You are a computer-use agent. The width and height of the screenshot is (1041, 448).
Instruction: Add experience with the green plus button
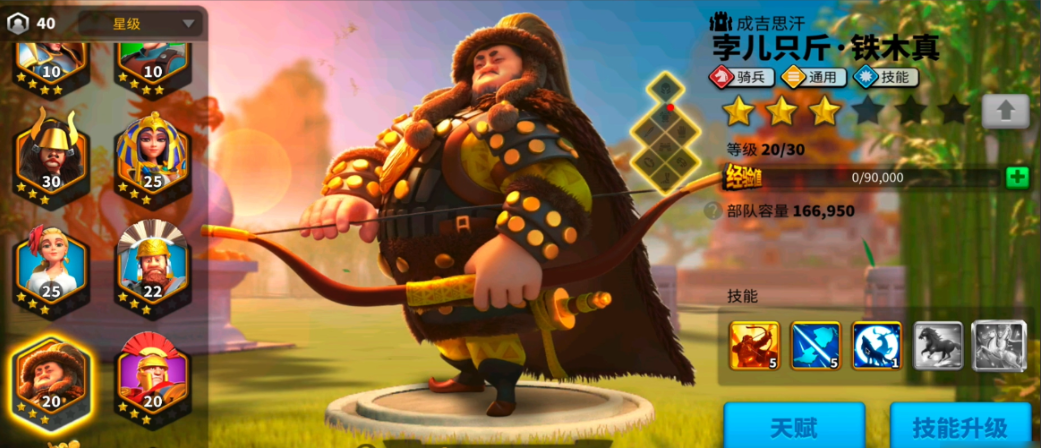click(x=1016, y=178)
